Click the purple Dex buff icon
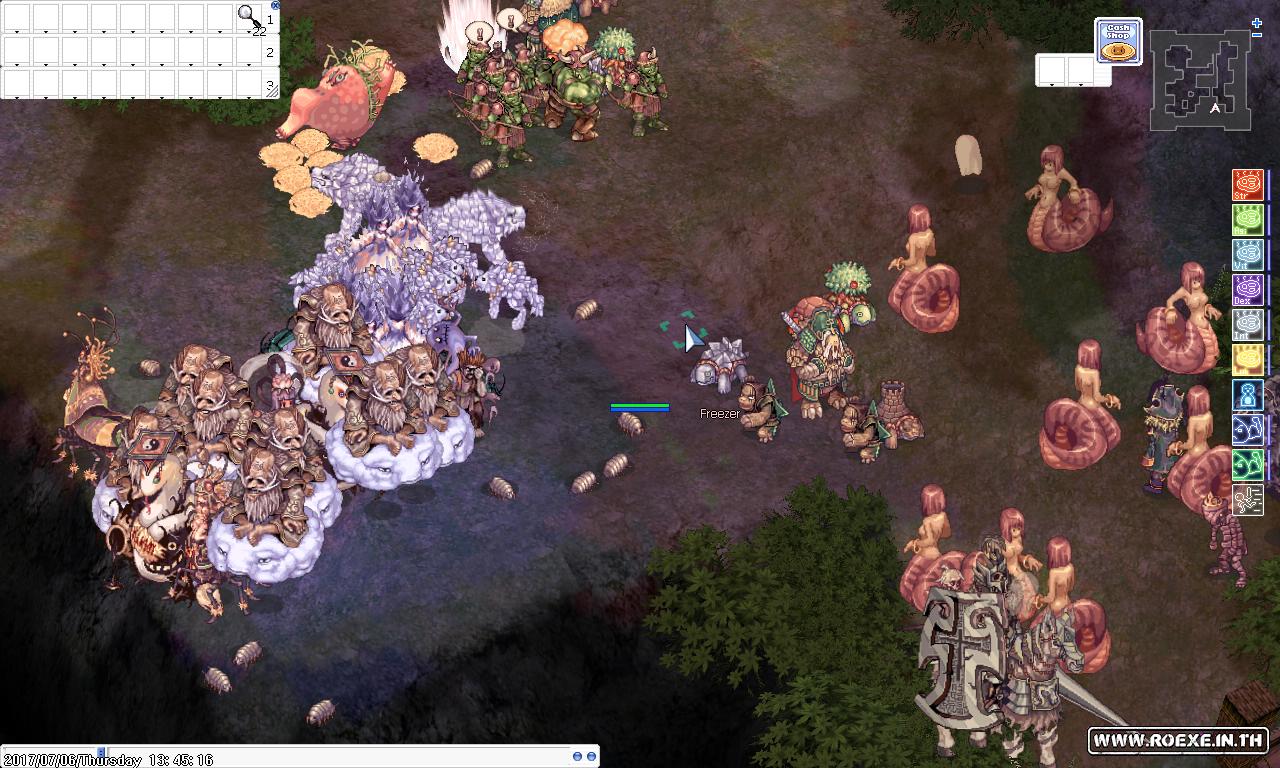The image size is (1280, 768). coord(1248,291)
